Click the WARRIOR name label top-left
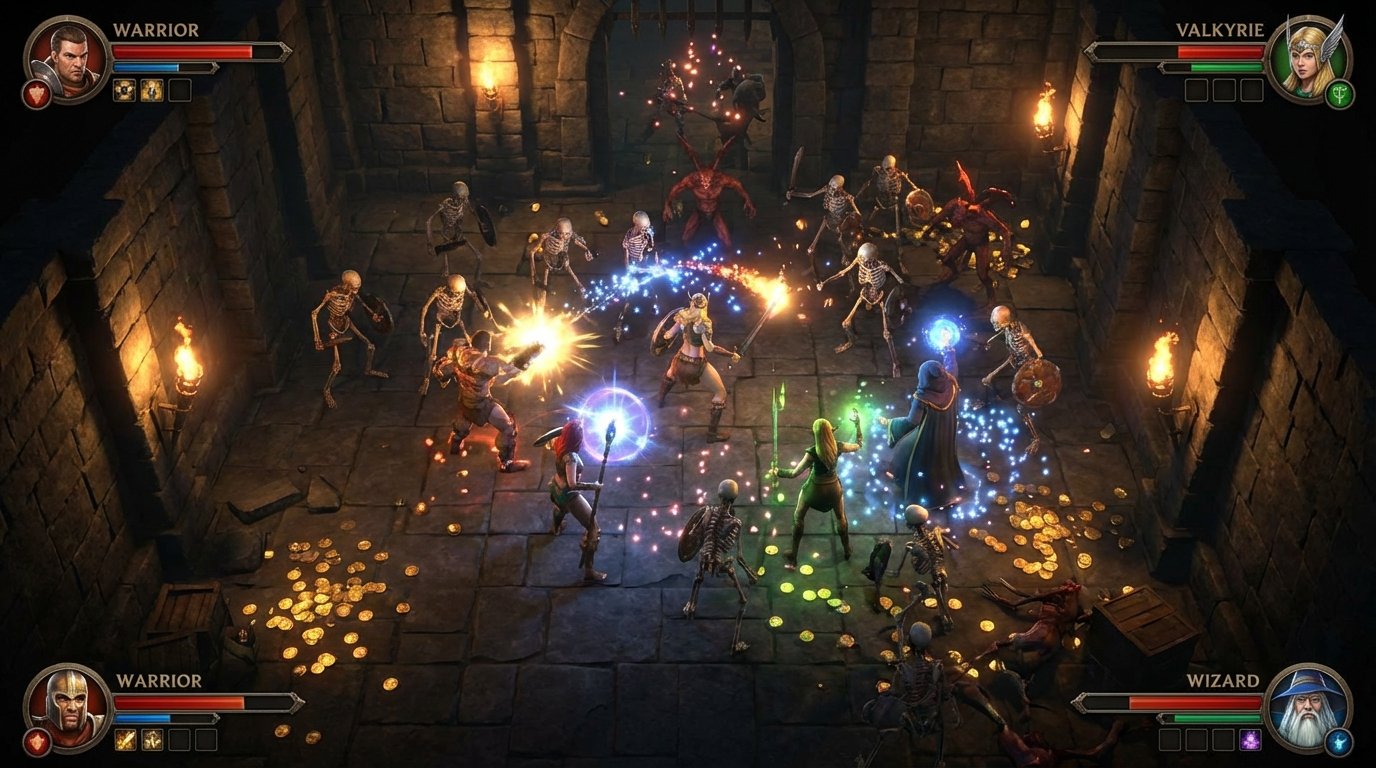 click(x=156, y=29)
